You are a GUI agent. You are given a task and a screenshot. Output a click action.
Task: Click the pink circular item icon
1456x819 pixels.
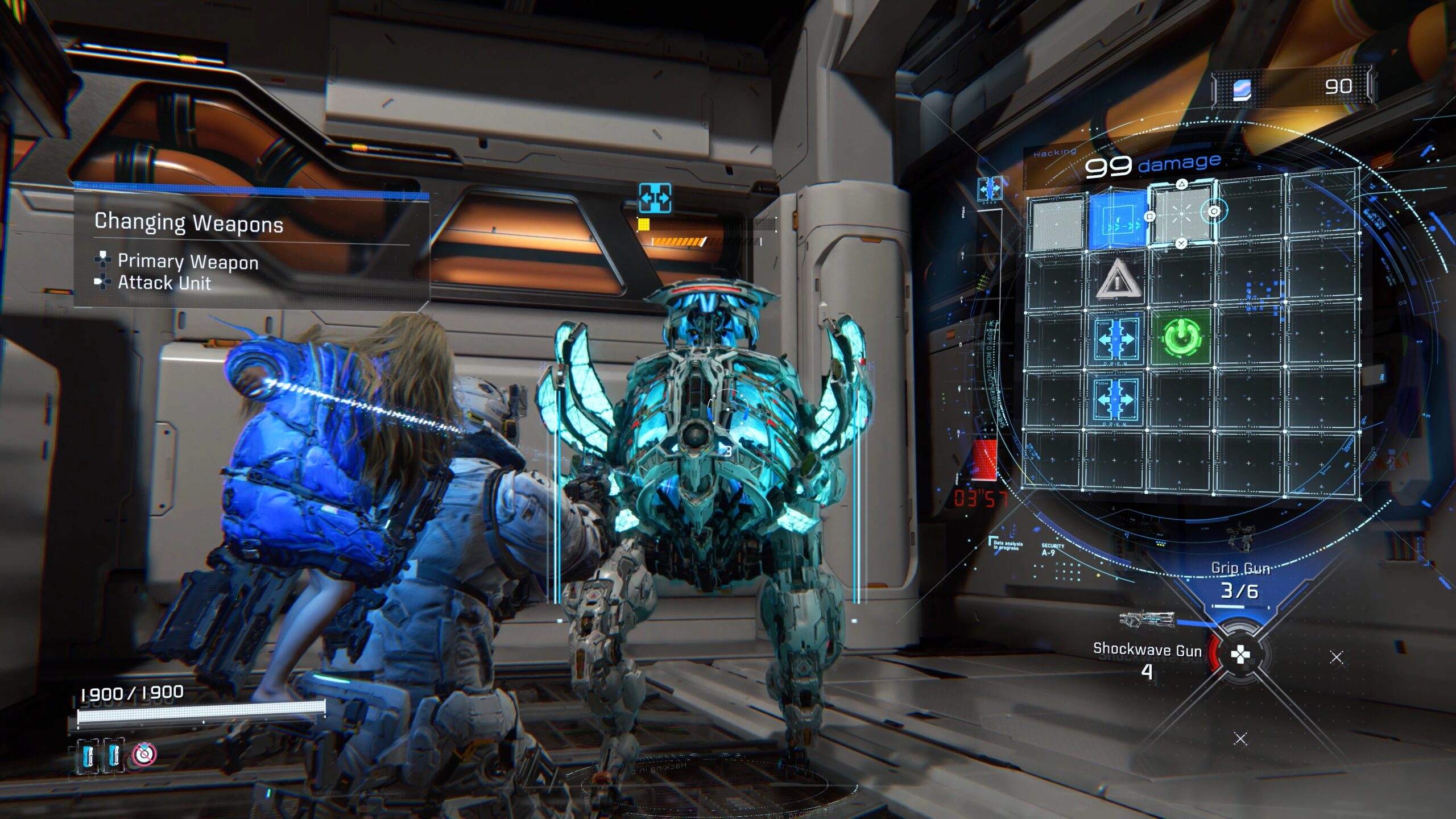[144, 754]
